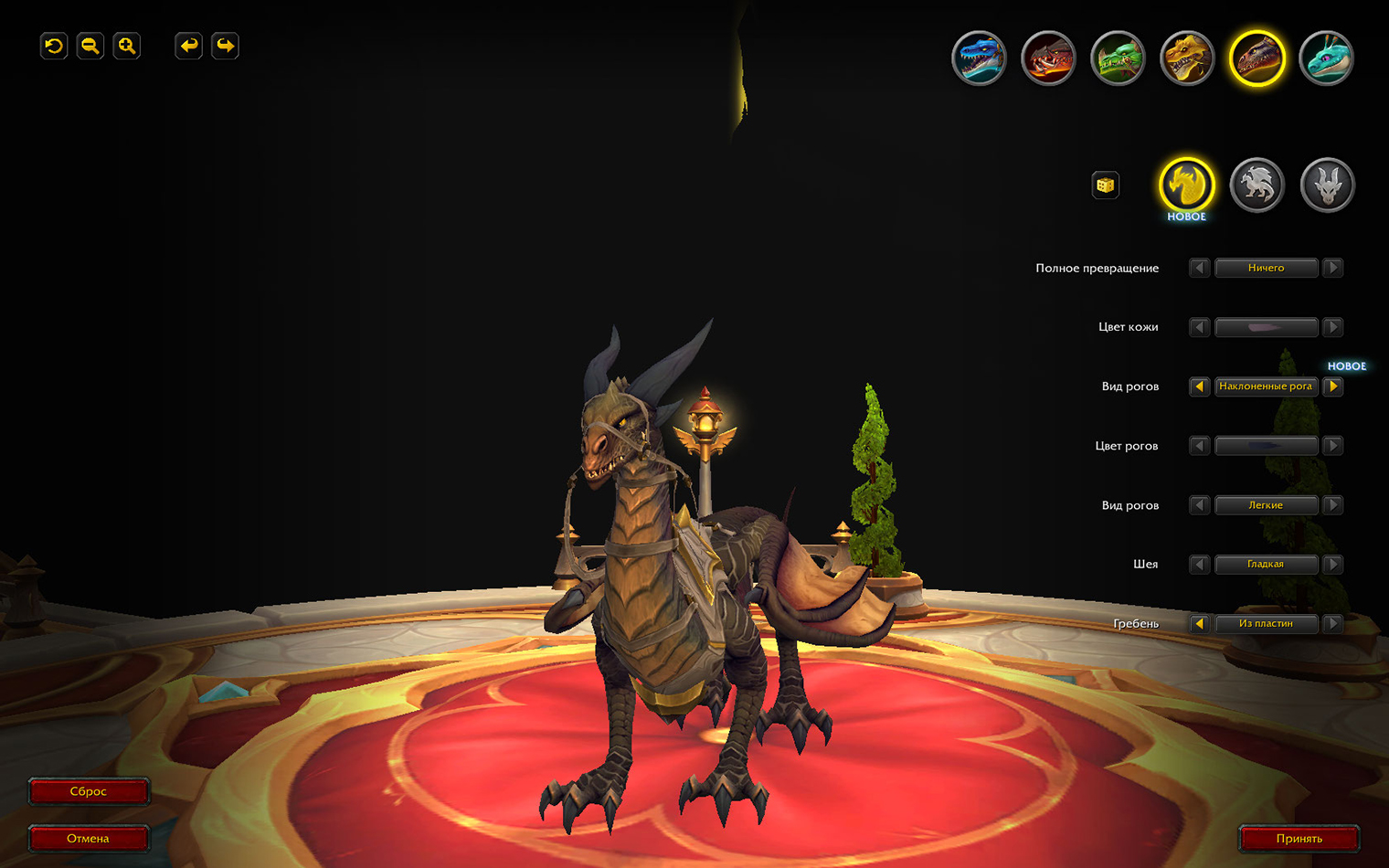
Task: Accept changes with Принять button
Action: (1299, 838)
